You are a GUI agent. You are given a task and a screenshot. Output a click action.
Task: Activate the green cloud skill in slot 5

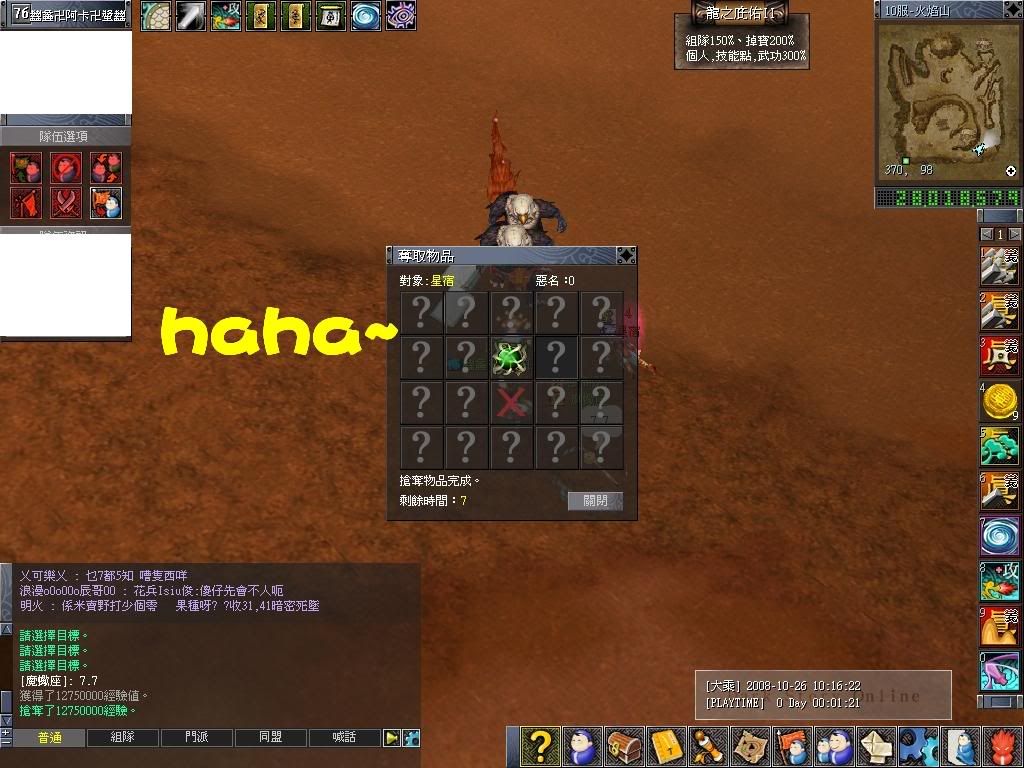point(998,447)
